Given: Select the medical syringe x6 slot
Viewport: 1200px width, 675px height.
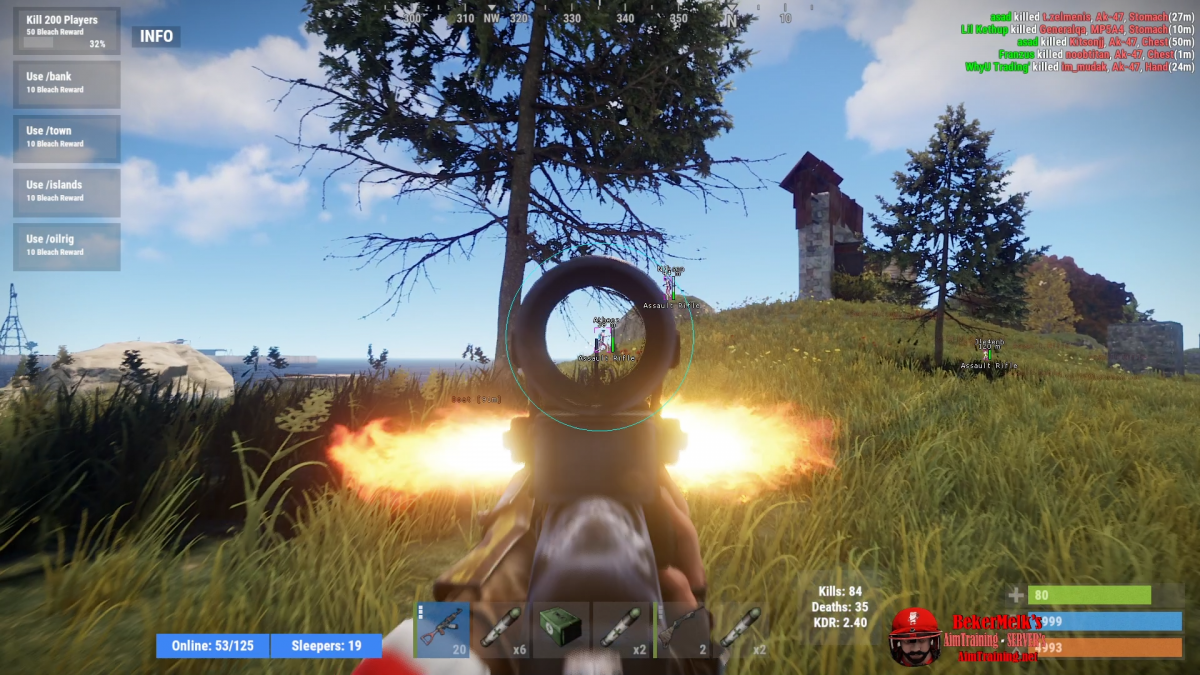Looking at the screenshot, I should (501, 630).
